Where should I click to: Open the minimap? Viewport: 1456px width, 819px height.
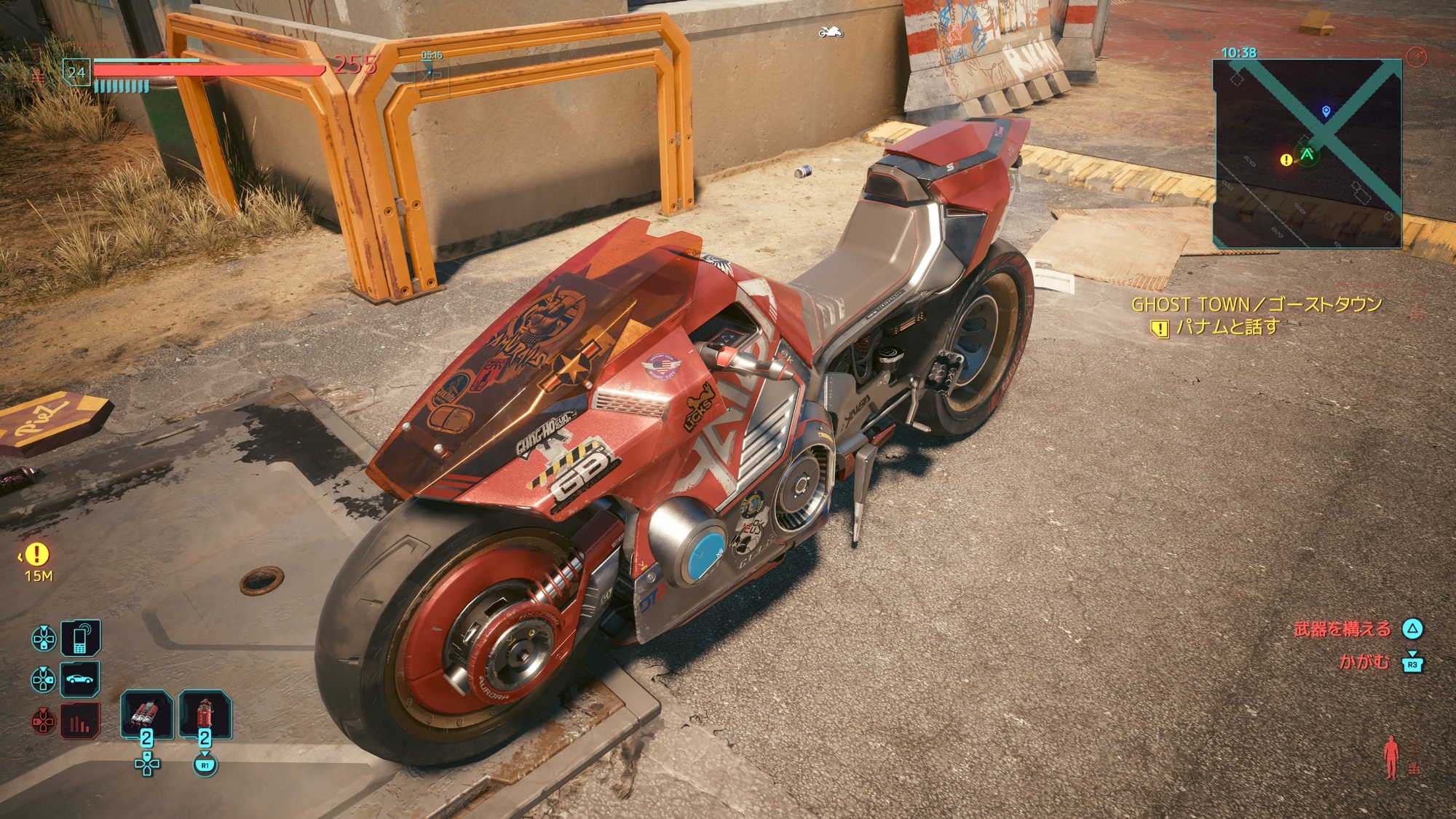click(x=1307, y=154)
